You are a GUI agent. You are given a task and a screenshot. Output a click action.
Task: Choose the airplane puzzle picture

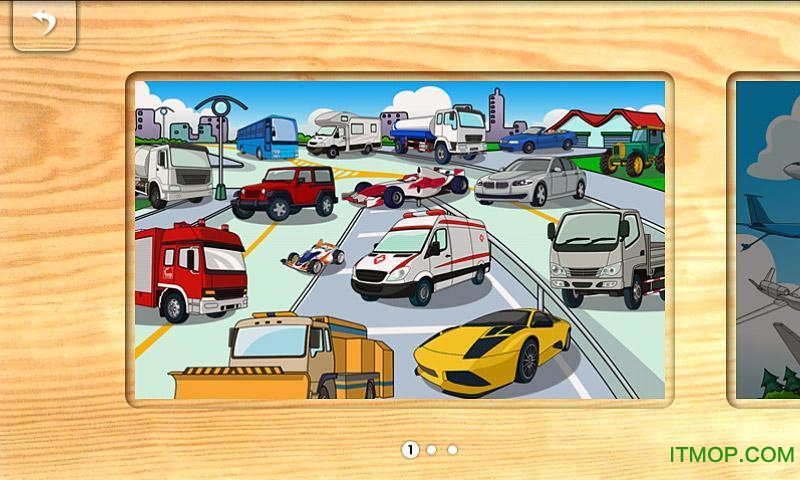pos(768,240)
